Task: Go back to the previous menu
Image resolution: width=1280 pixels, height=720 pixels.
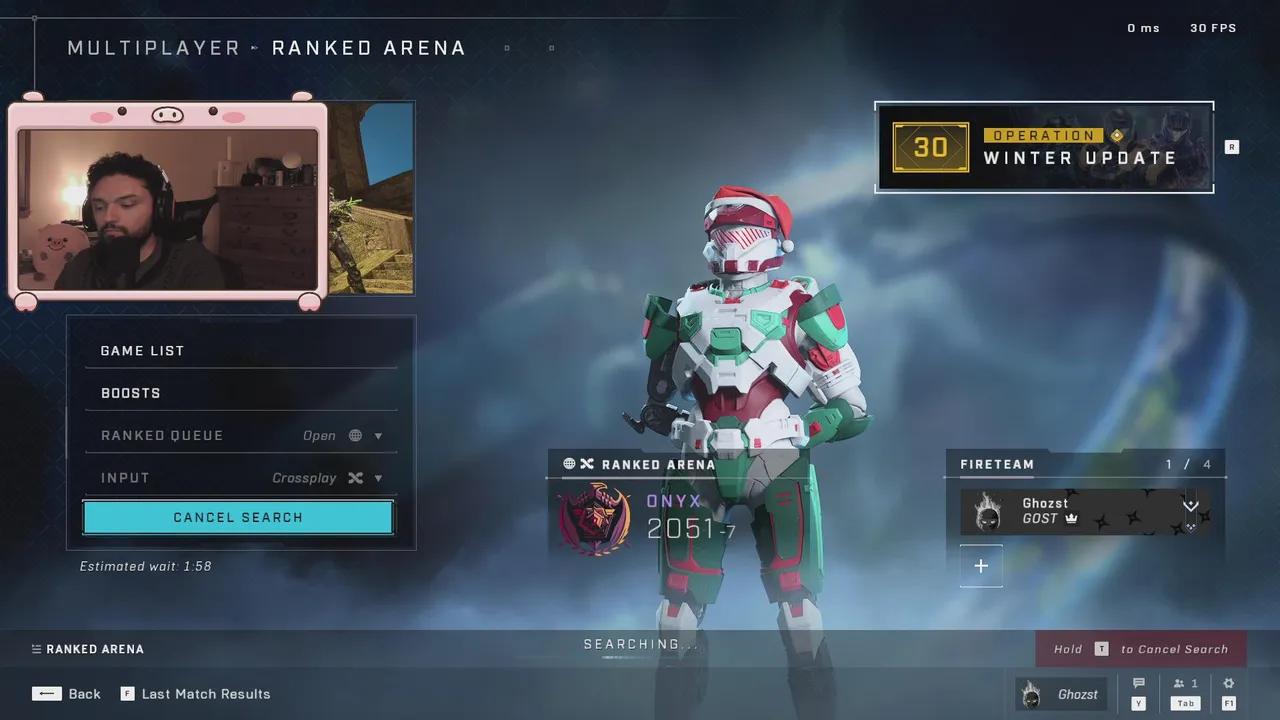Action: point(67,694)
